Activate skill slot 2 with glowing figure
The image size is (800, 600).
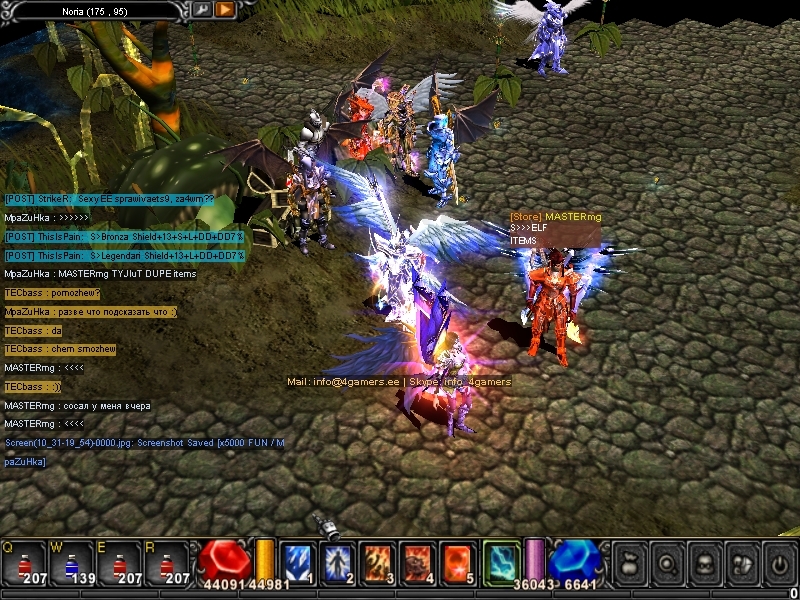[339, 562]
